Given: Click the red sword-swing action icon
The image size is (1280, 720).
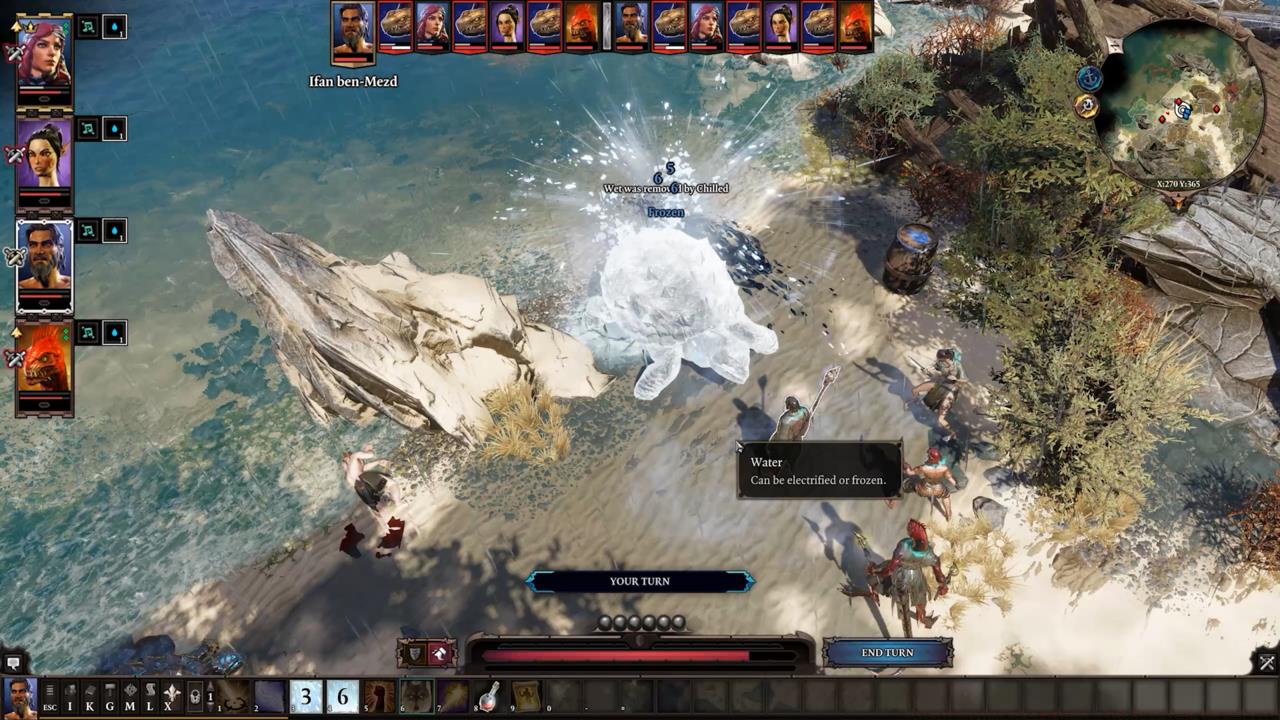Looking at the screenshot, I should (x=439, y=654).
